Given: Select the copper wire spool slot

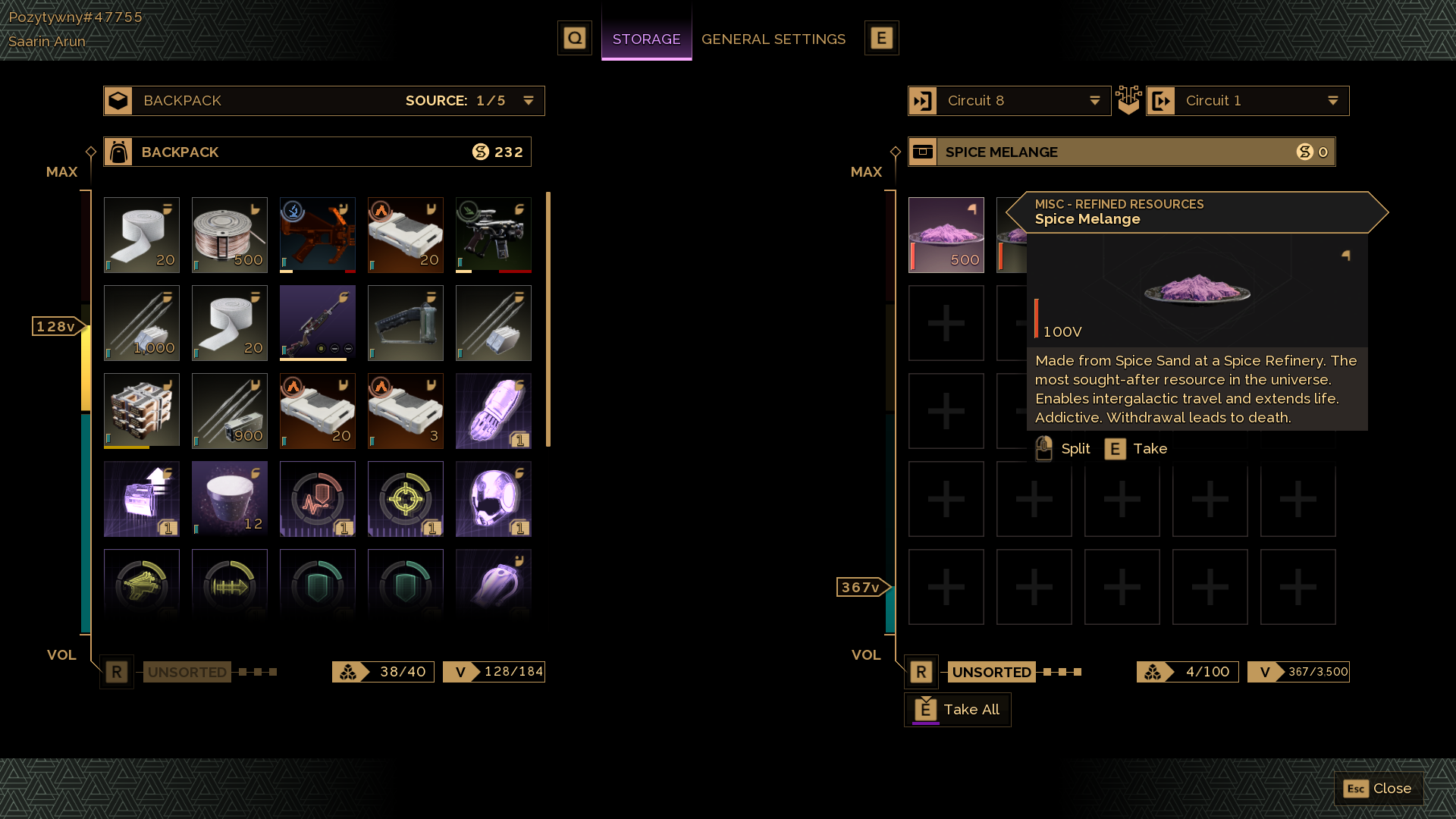Looking at the screenshot, I should tap(229, 235).
